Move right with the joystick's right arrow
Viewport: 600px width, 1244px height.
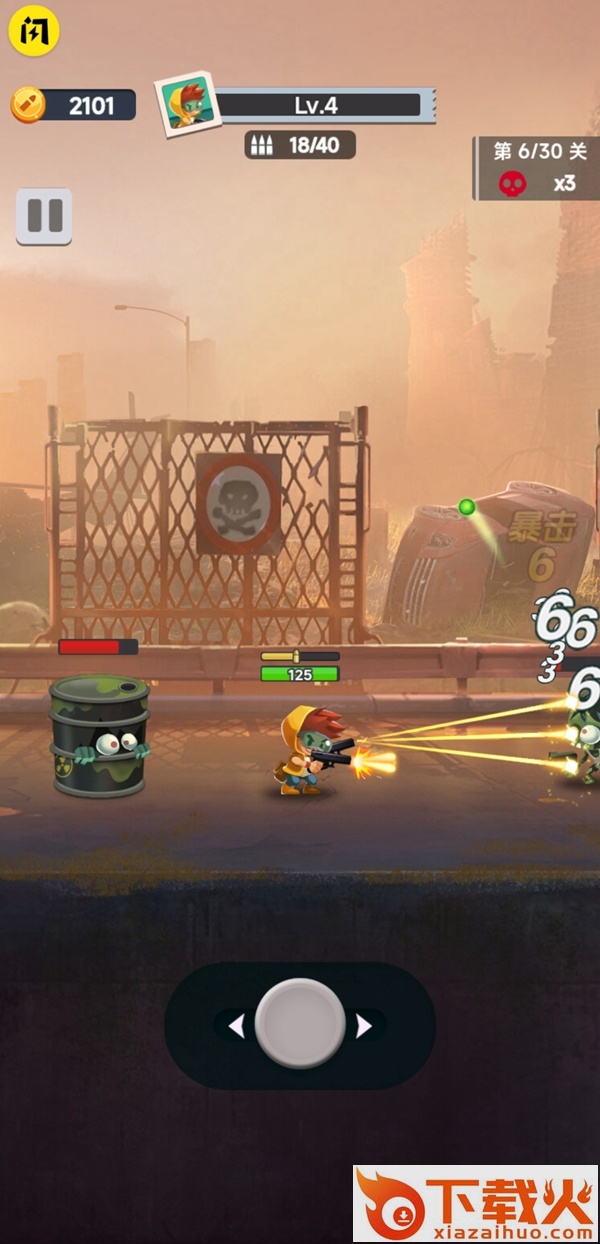pos(364,1026)
